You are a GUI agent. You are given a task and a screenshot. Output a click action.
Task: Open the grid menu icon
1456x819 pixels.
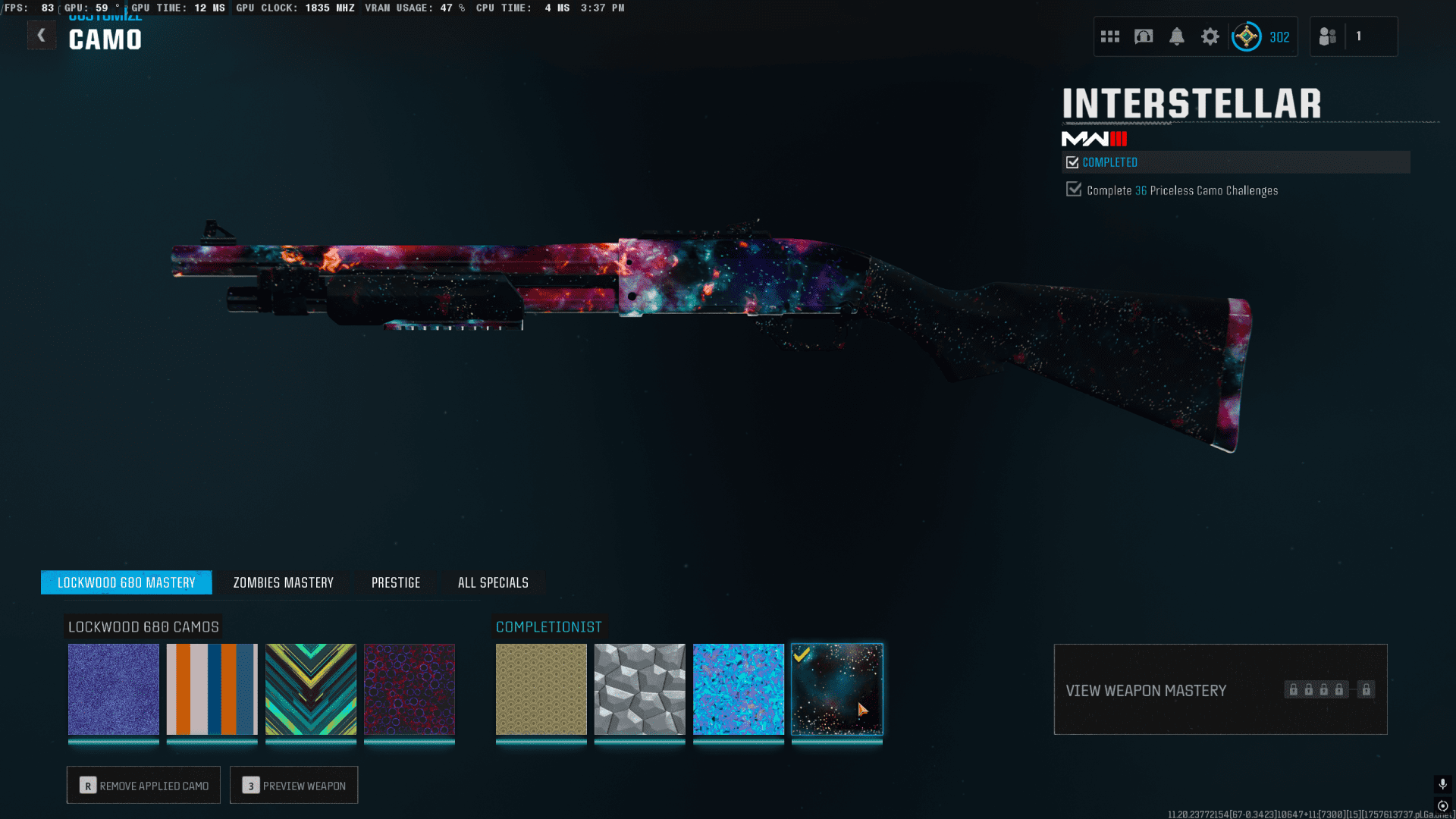1110,36
